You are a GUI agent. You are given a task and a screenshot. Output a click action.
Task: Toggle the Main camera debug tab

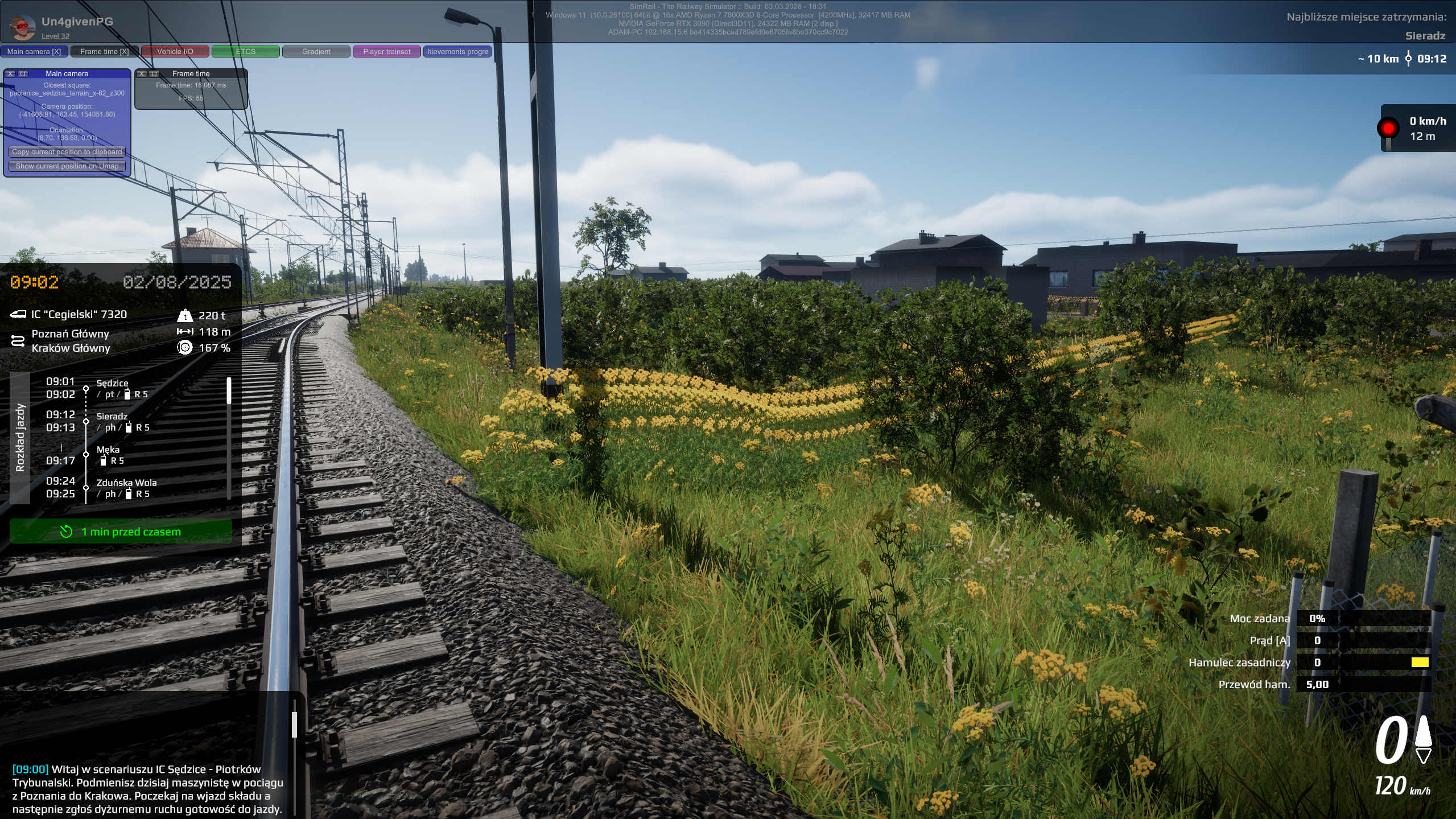click(x=34, y=52)
